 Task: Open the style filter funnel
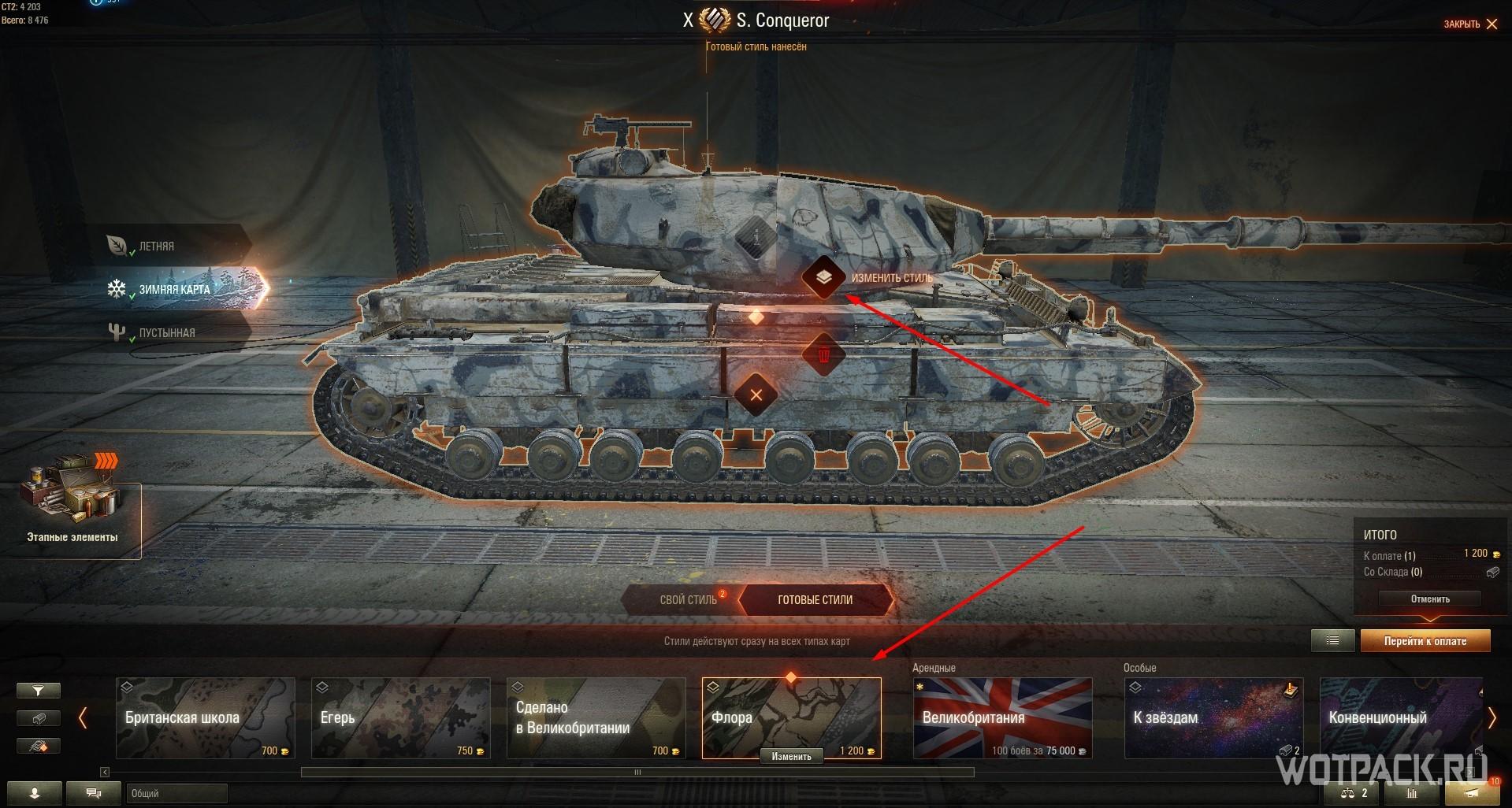pyautogui.click(x=38, y=691)
